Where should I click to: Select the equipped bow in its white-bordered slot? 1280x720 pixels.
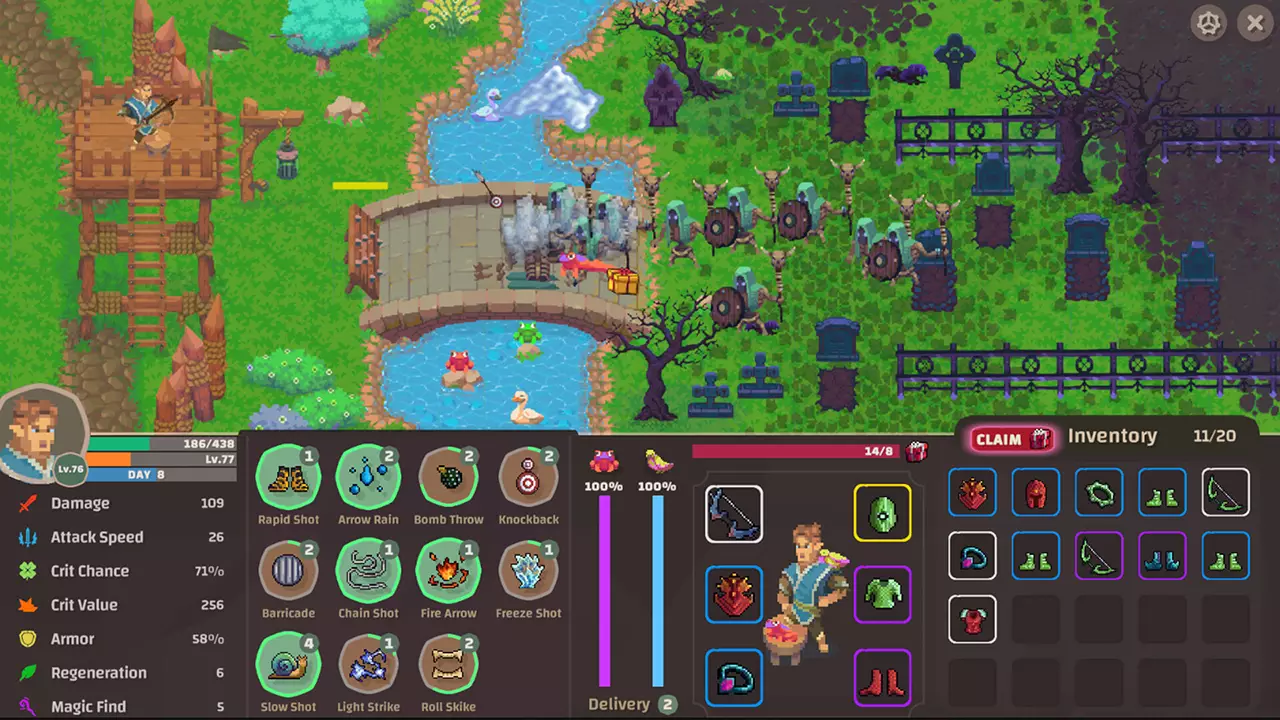click(734, 514)
